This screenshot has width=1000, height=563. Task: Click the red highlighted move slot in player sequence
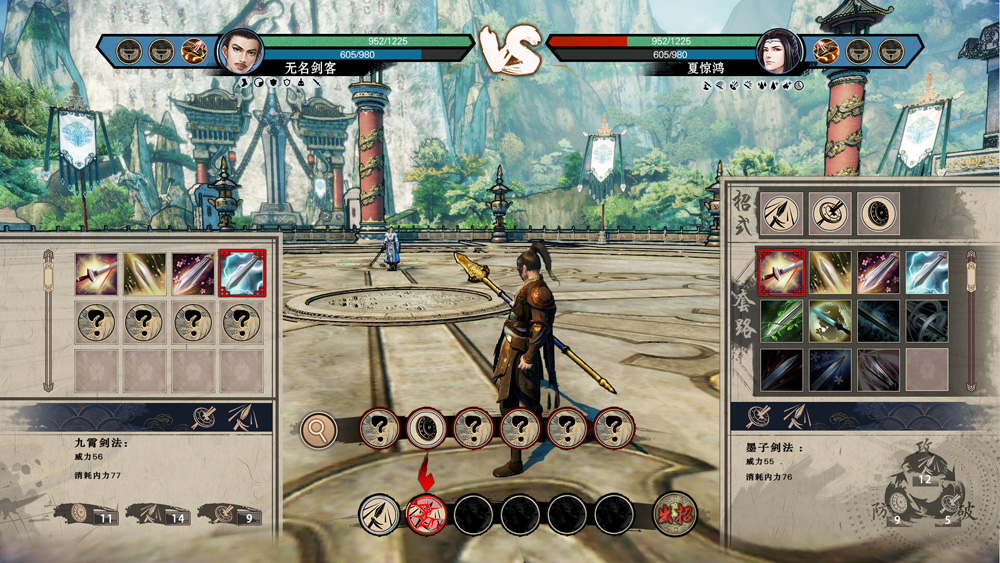[x=426, y=514]
